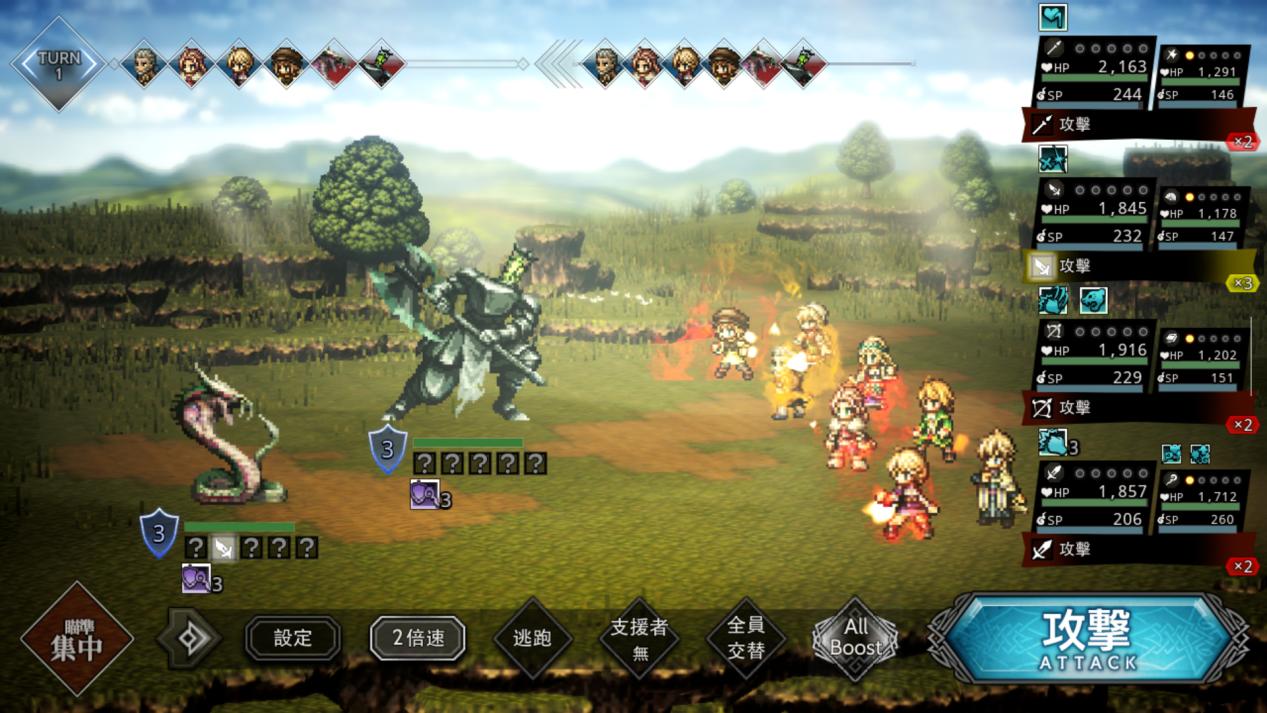The image size is (1267, 713).
Task: Toggle the 2倍速 speed button
Action: (417, 638)
